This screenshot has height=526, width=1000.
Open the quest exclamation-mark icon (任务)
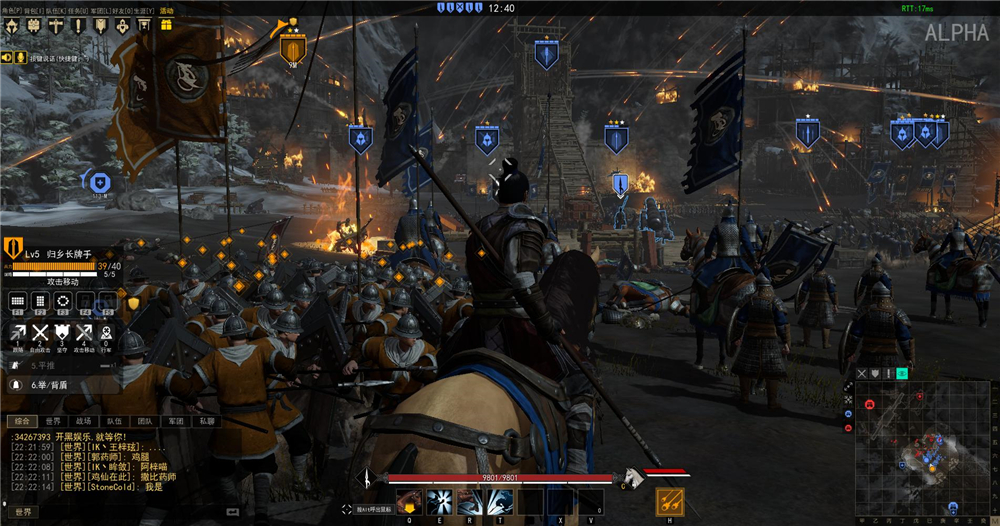point(79,26)
